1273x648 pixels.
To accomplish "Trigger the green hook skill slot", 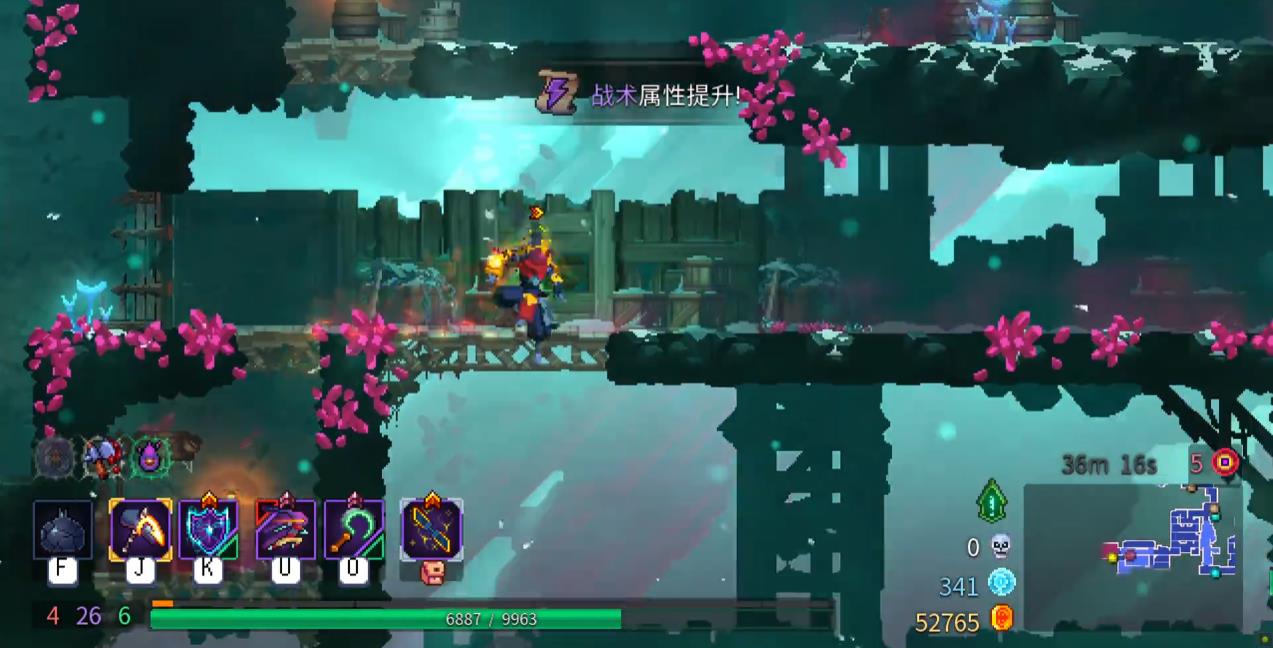I will click(x=354, y=530).
